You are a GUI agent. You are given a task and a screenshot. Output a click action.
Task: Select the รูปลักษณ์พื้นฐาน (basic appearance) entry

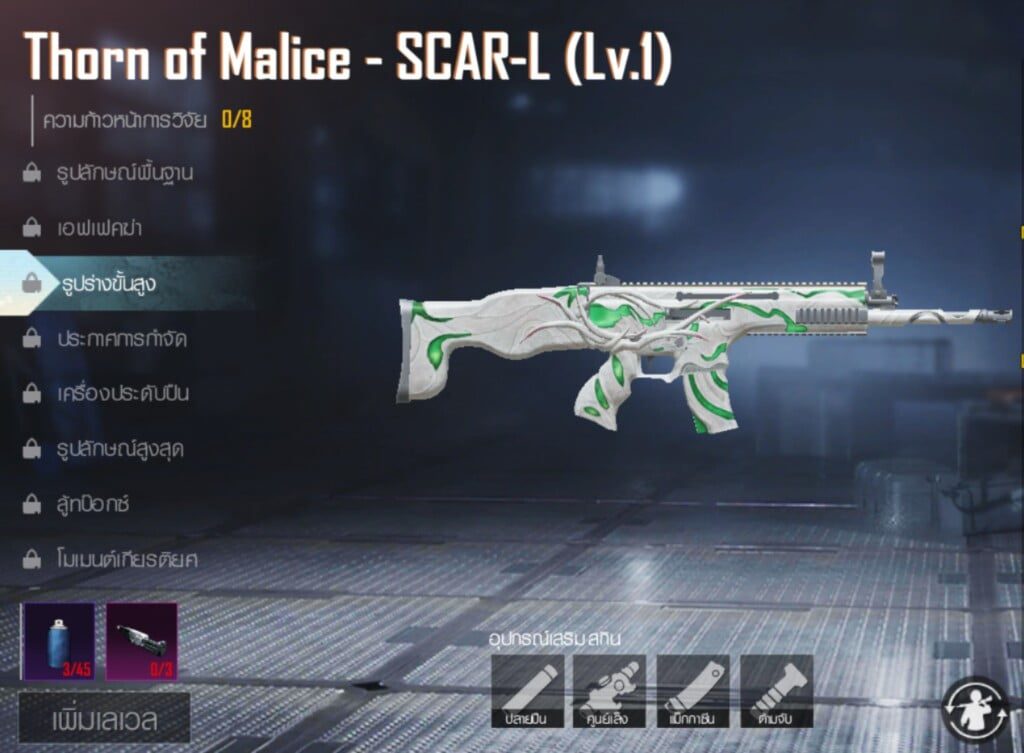point(124,173)
